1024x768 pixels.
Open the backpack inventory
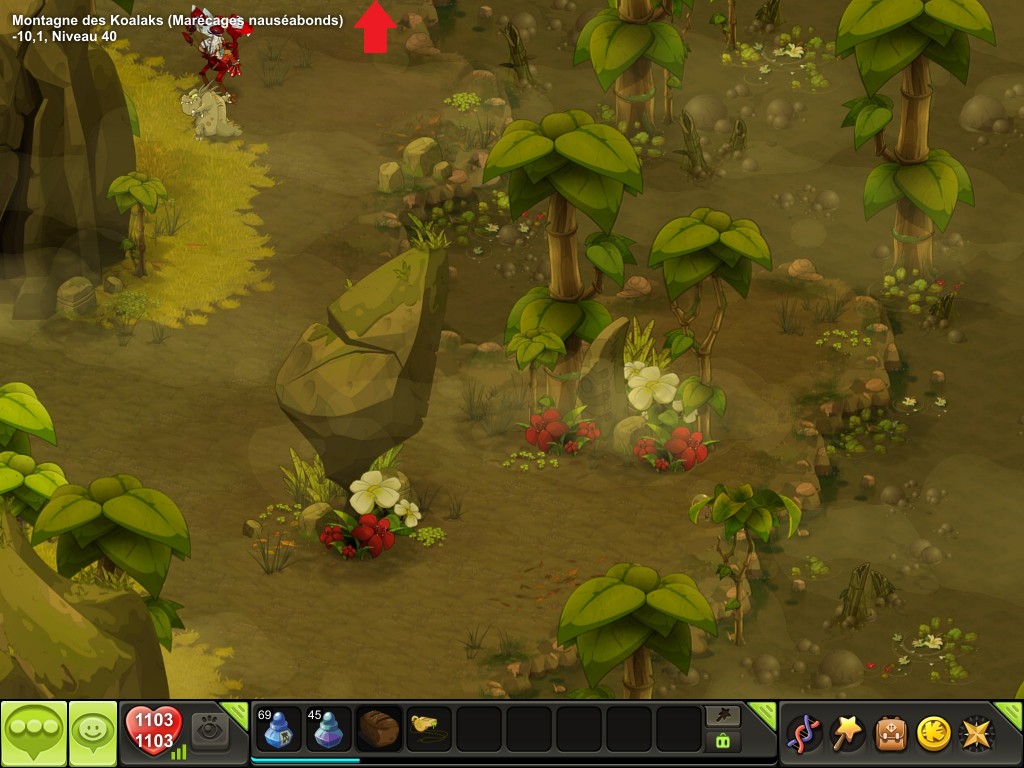pyautogui.click(x=891, y=733)
